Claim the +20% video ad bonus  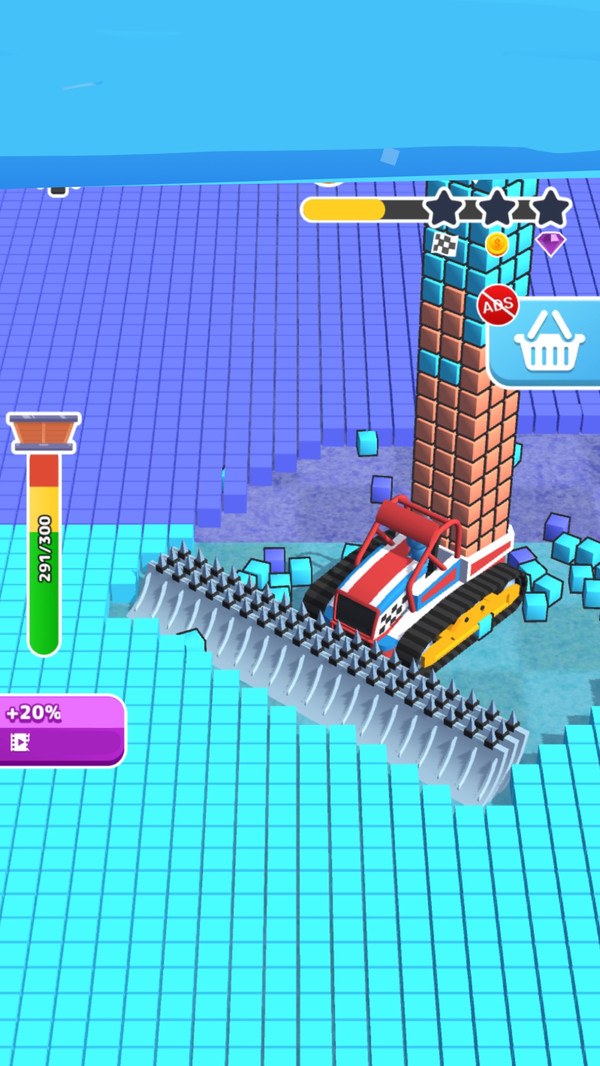pos(60,729)
